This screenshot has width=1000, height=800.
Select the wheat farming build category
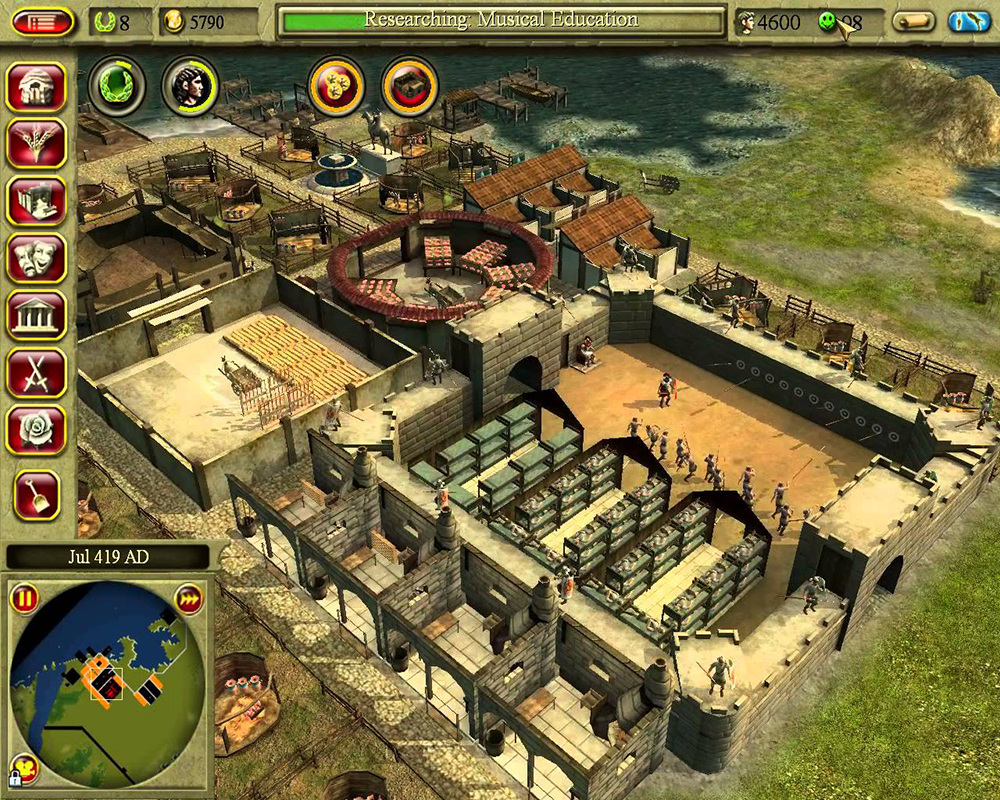pyautogui.click(x=36, y=144)
